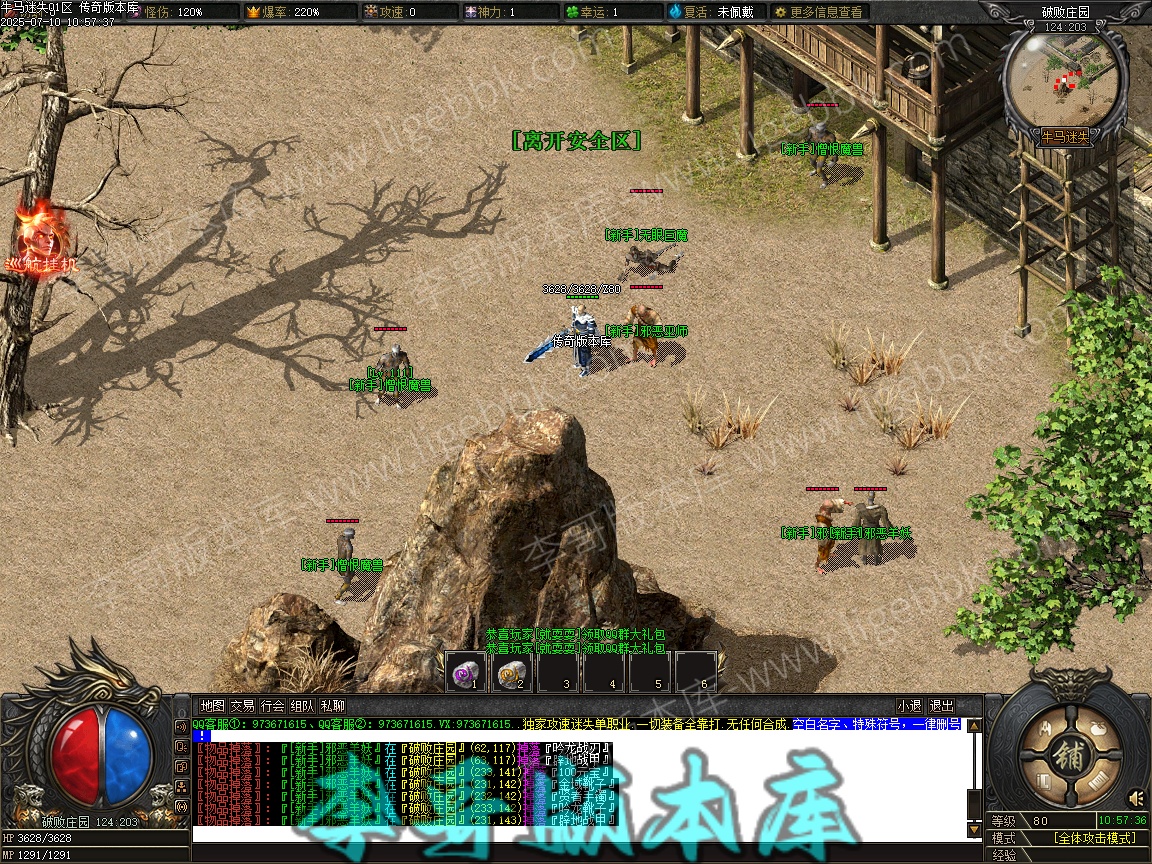Open the 行会 guild panel

(x=272, y=706)
